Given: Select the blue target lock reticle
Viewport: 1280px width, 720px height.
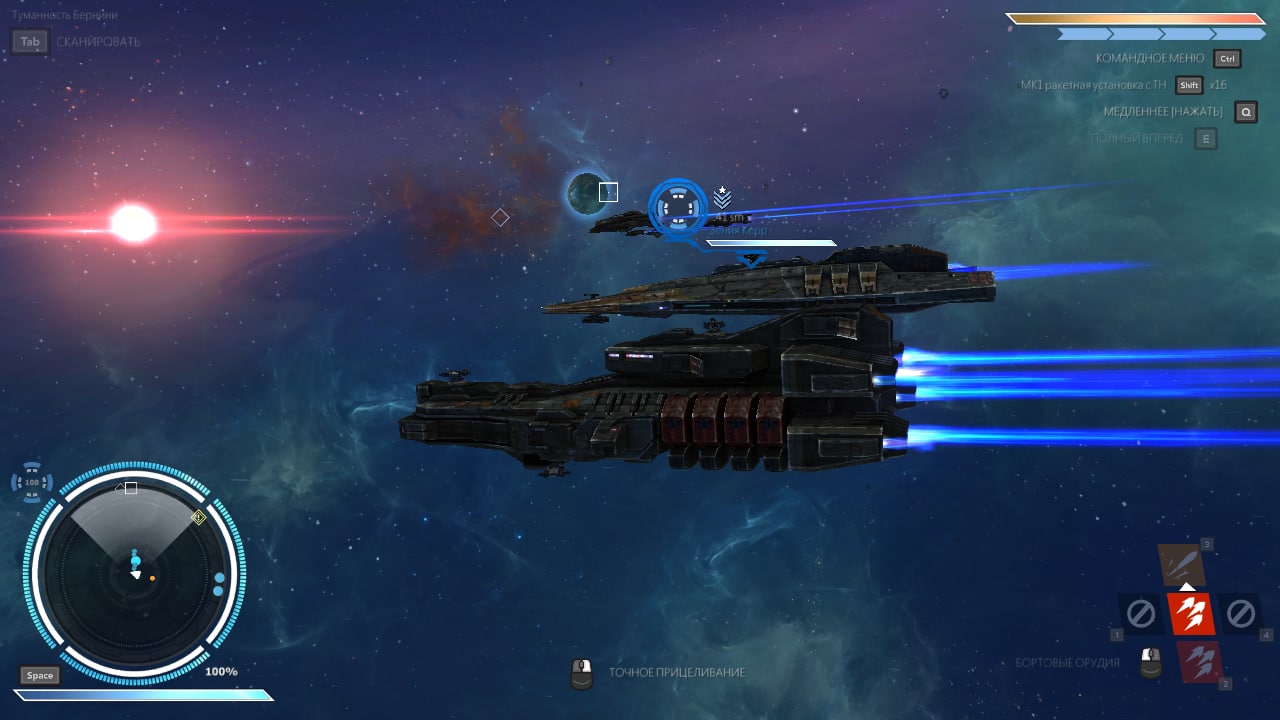Looking at the screenshot, I should pyautogui.click(x=677, y=208).
